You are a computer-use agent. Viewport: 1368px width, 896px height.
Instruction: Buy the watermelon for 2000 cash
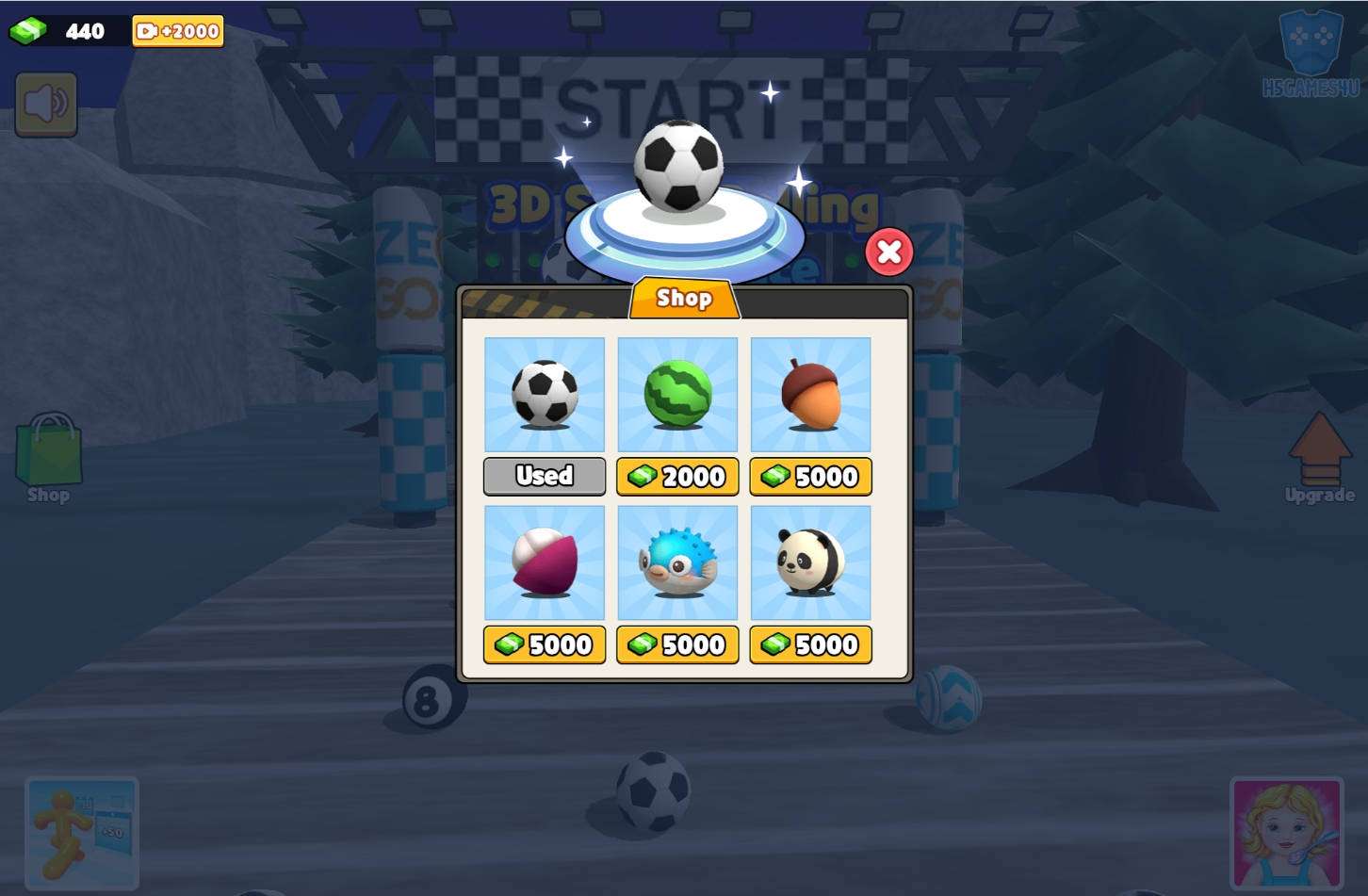coord(677,477)
